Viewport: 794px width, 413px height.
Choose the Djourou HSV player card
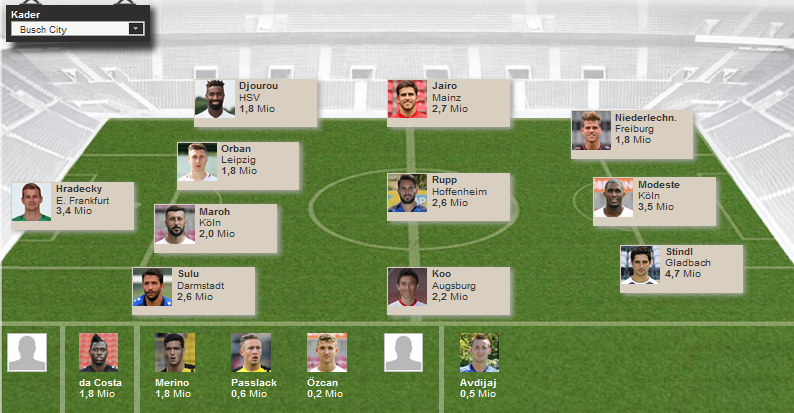255,99
